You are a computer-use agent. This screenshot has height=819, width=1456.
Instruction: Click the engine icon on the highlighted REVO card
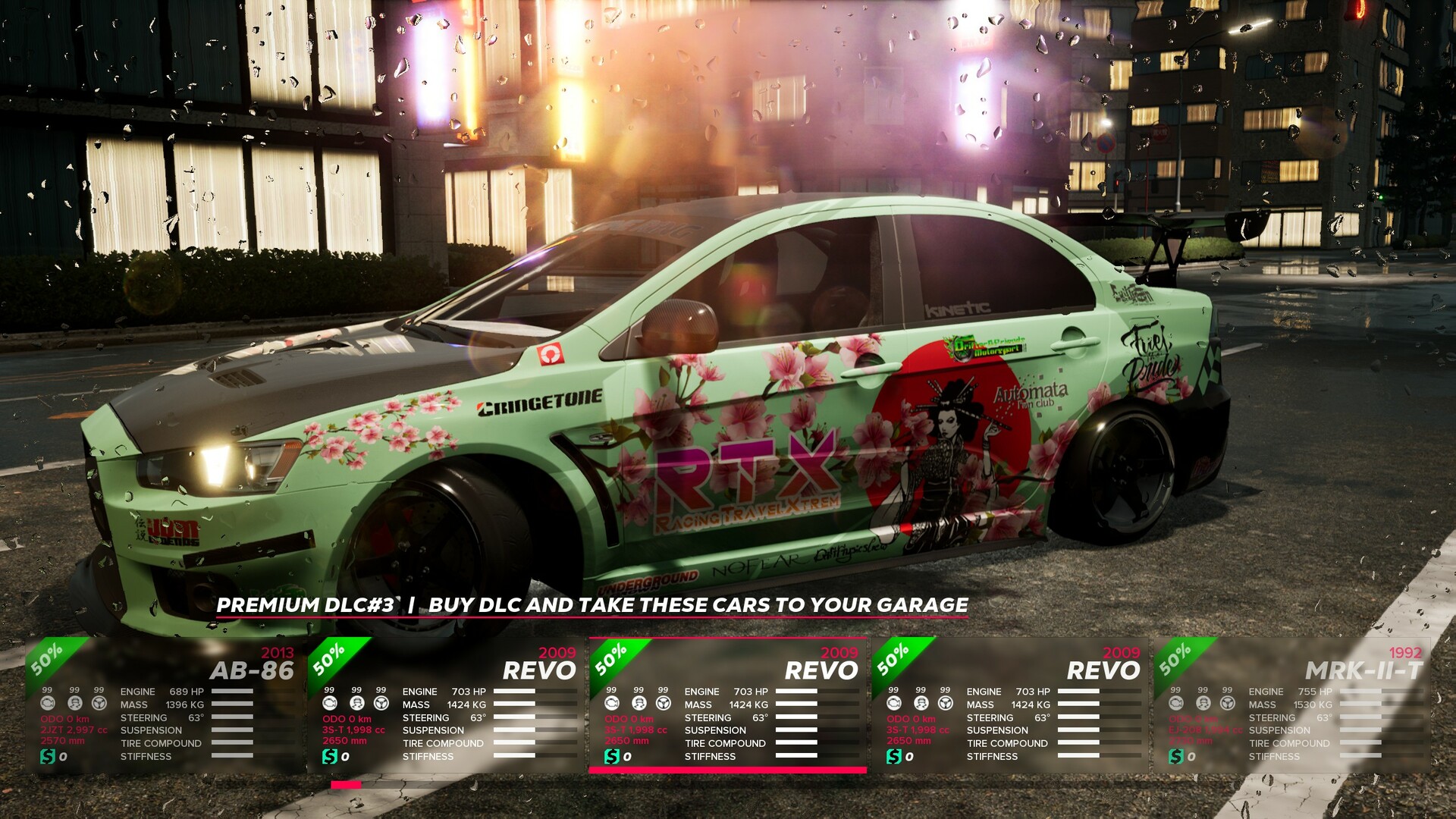pos(613,703)
